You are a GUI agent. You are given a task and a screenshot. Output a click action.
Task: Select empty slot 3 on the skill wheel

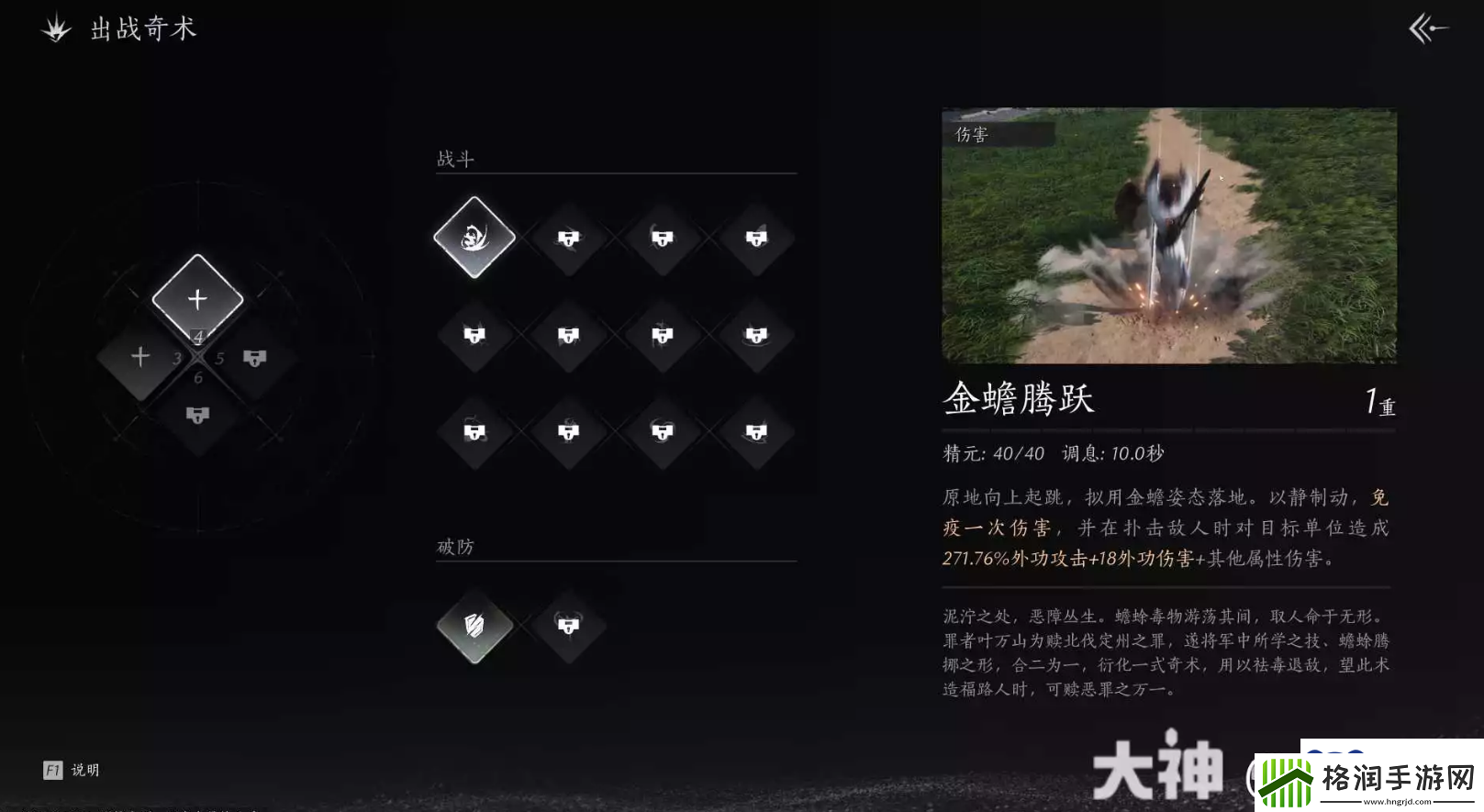139,355
